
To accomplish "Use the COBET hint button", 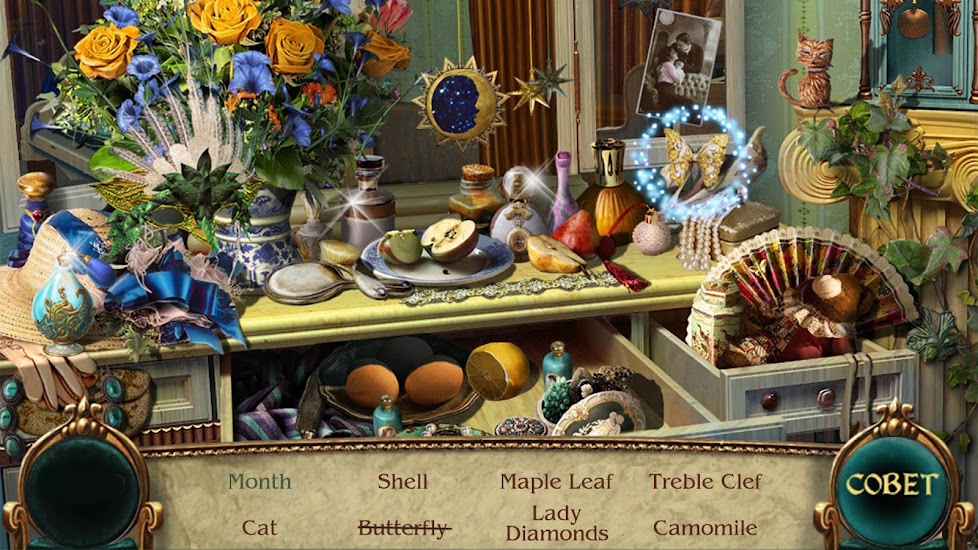I will click(893, 486).
